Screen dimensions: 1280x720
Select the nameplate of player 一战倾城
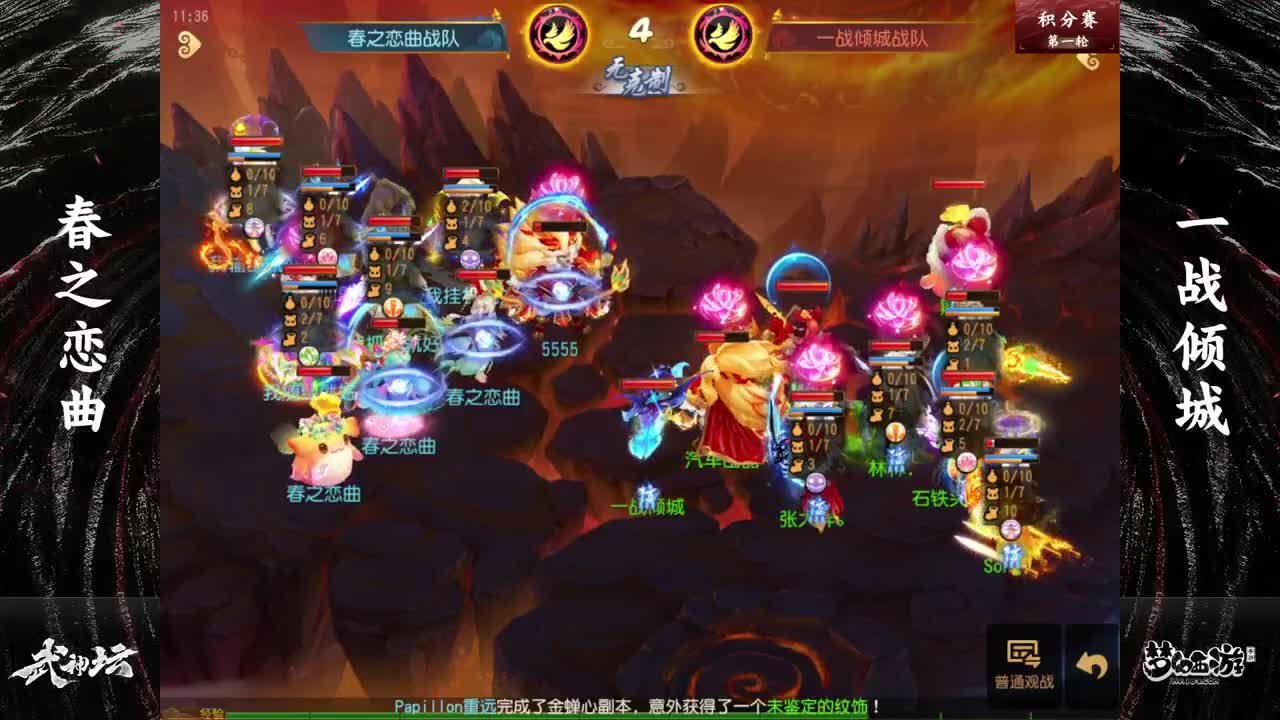(x=650, y=508)
